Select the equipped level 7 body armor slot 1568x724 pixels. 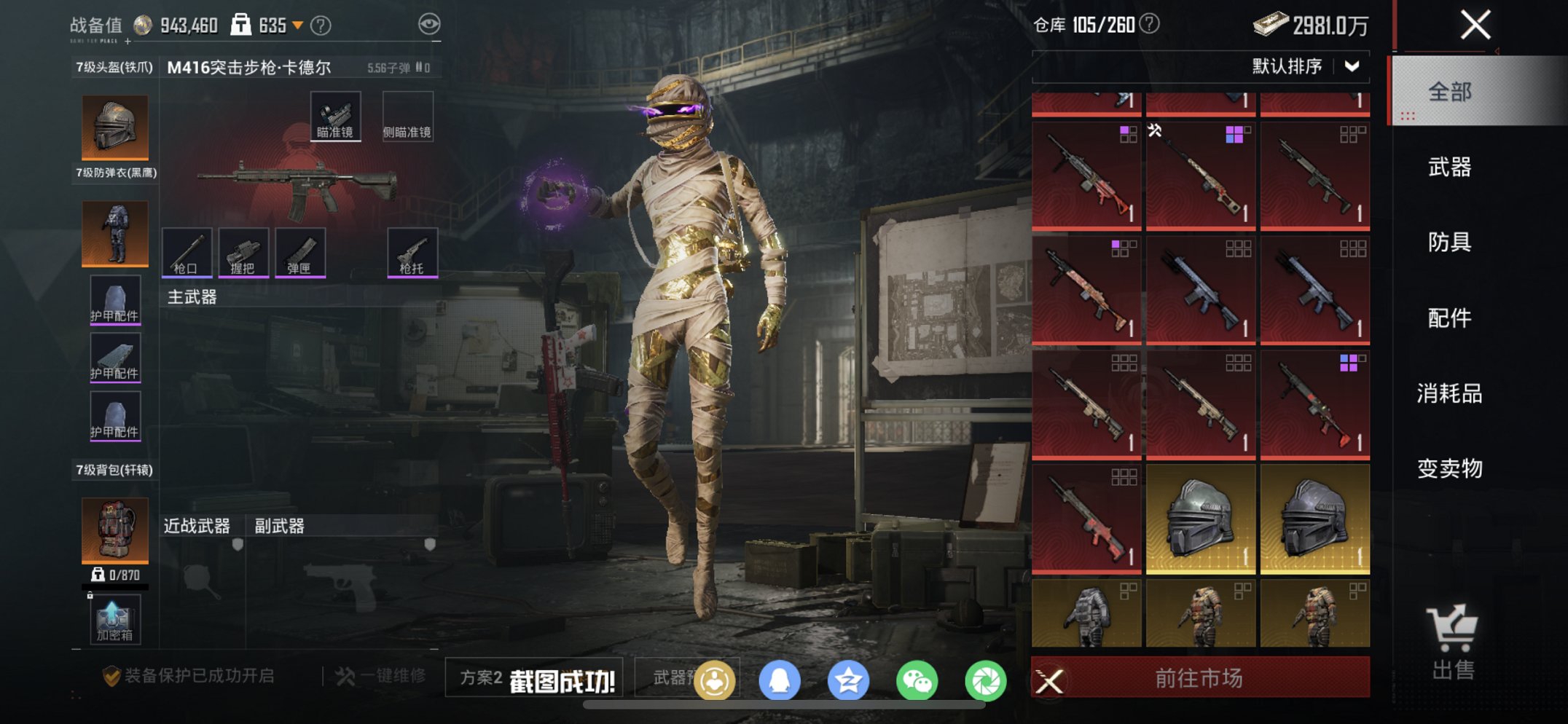(115, 233)
